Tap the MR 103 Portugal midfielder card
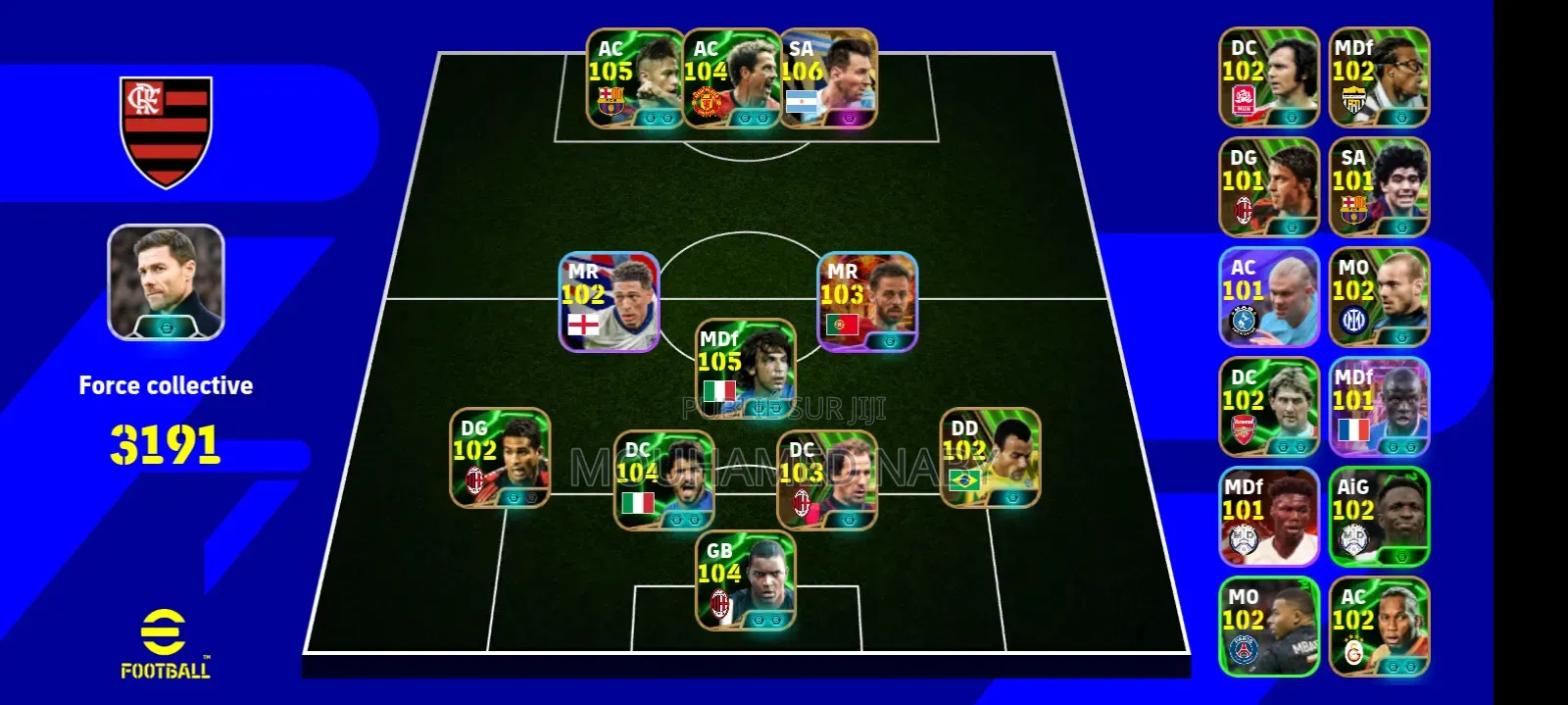The height and width of the screenshot is (705, 1568). tap(867, 302)
